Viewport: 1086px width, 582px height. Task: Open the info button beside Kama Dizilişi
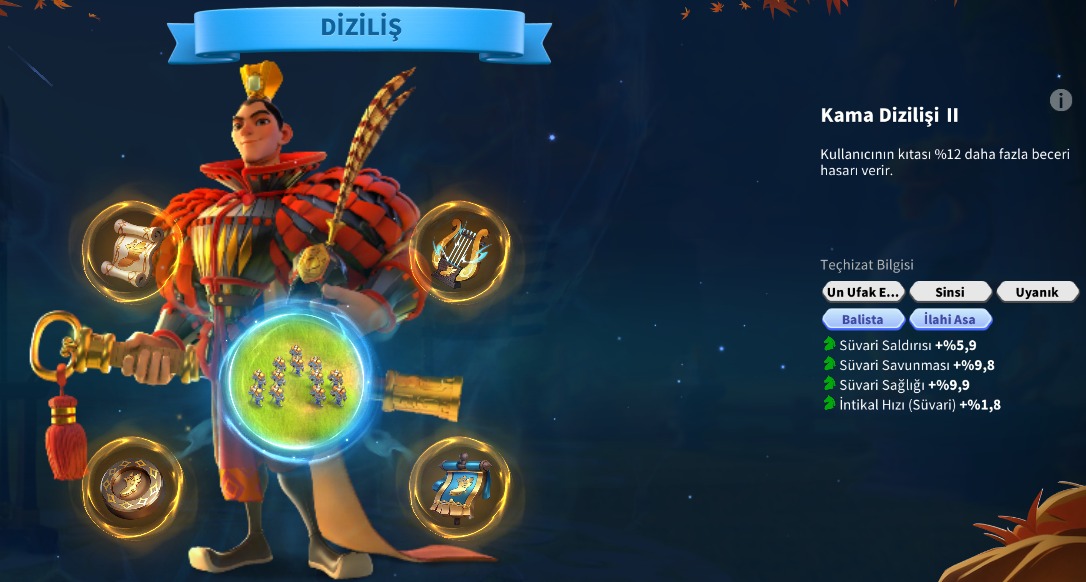[1061, 100]
